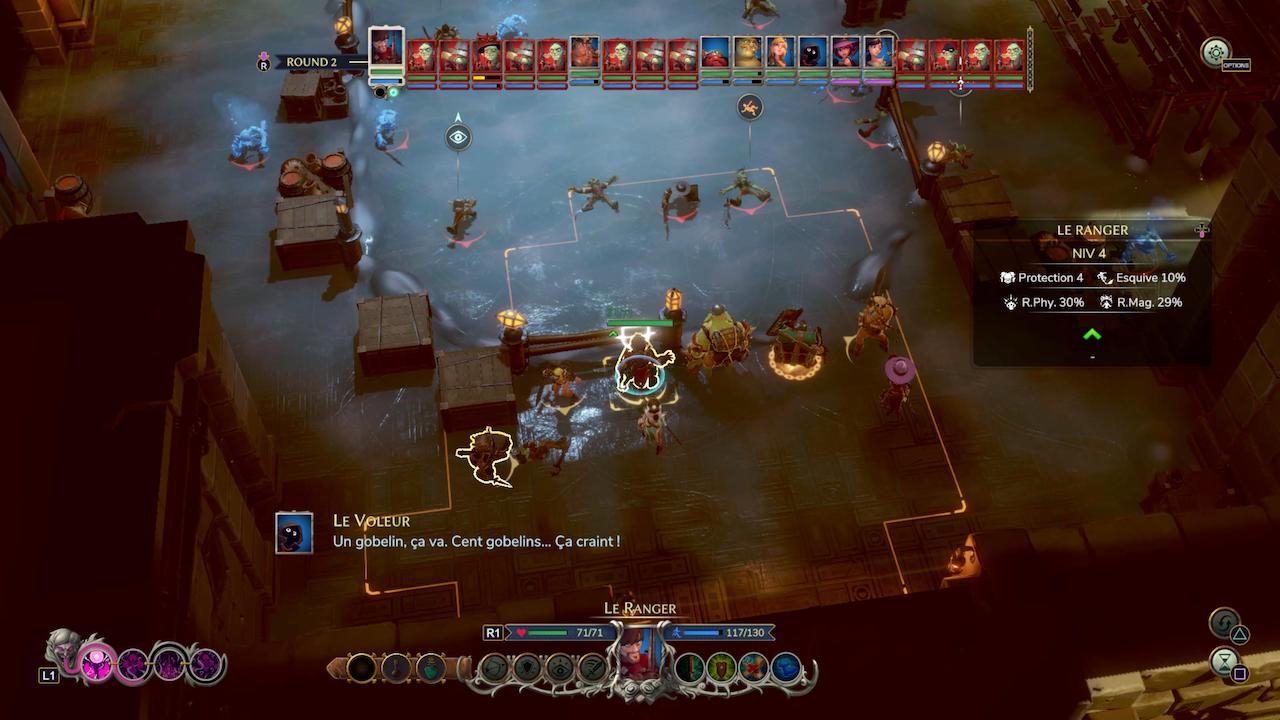Image resolution: width=1280 pixels, height=720 pixels.
Task: Click the active Ranger turn-order portrait
Action: click(x=386, y=47)
